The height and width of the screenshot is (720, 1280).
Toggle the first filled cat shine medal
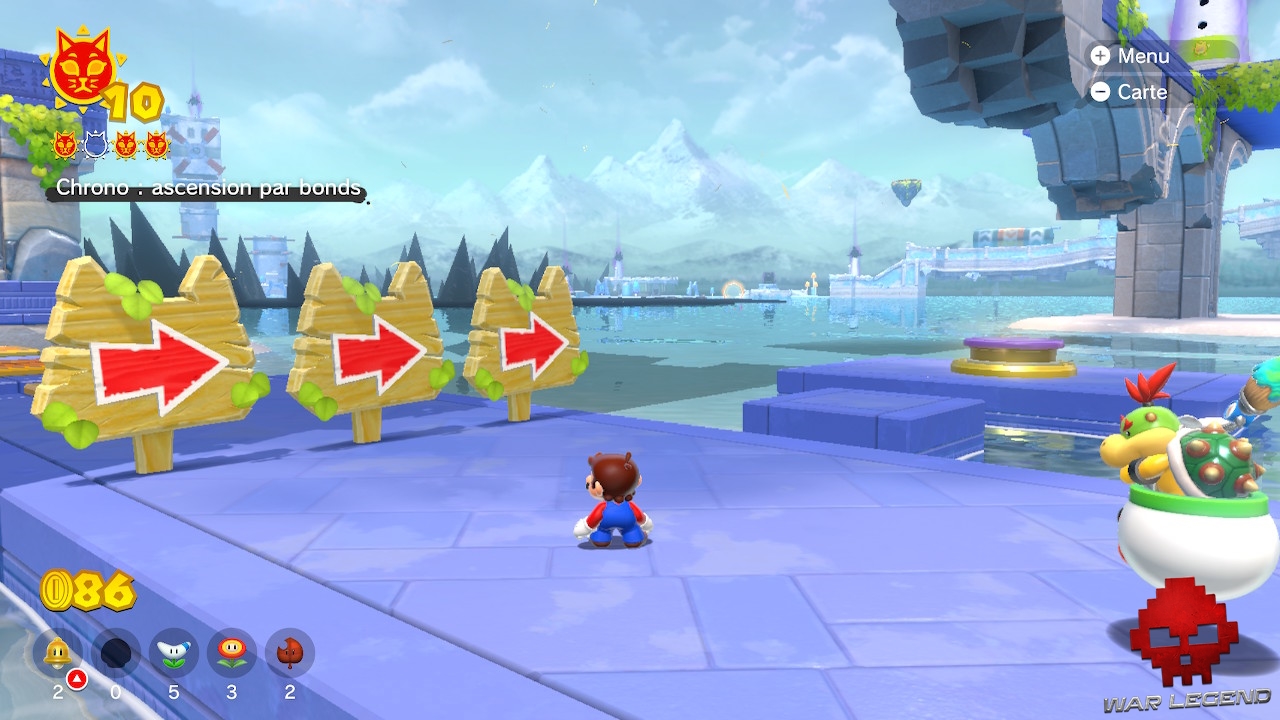tap(66, 143)
